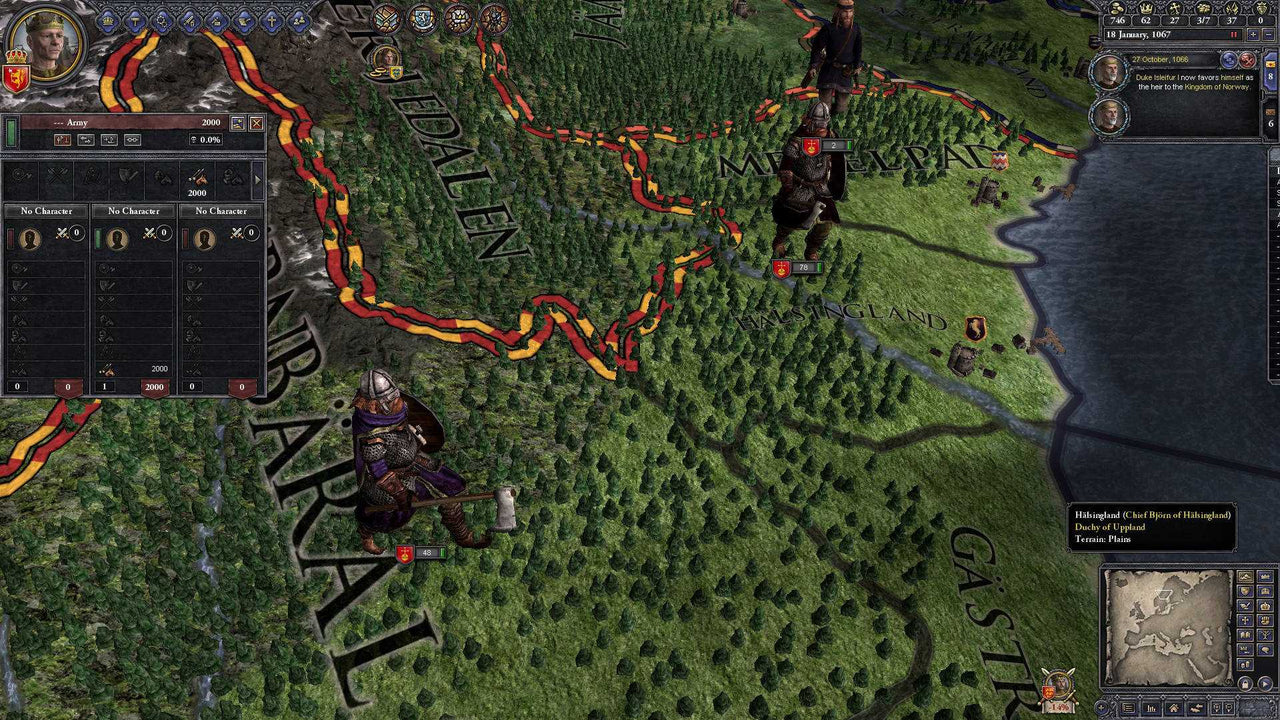Click the merge units icon in army panel

tap(133, 140)
